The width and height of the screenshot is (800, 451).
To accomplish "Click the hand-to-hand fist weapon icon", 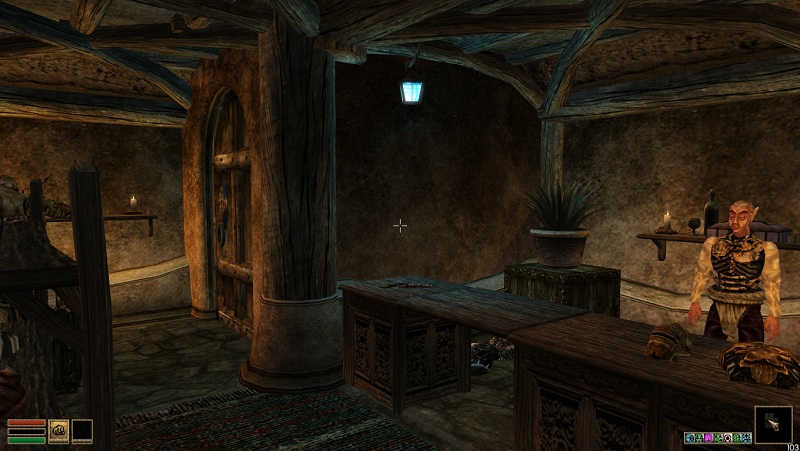I will pyautogui.click(x=58, y=431).
